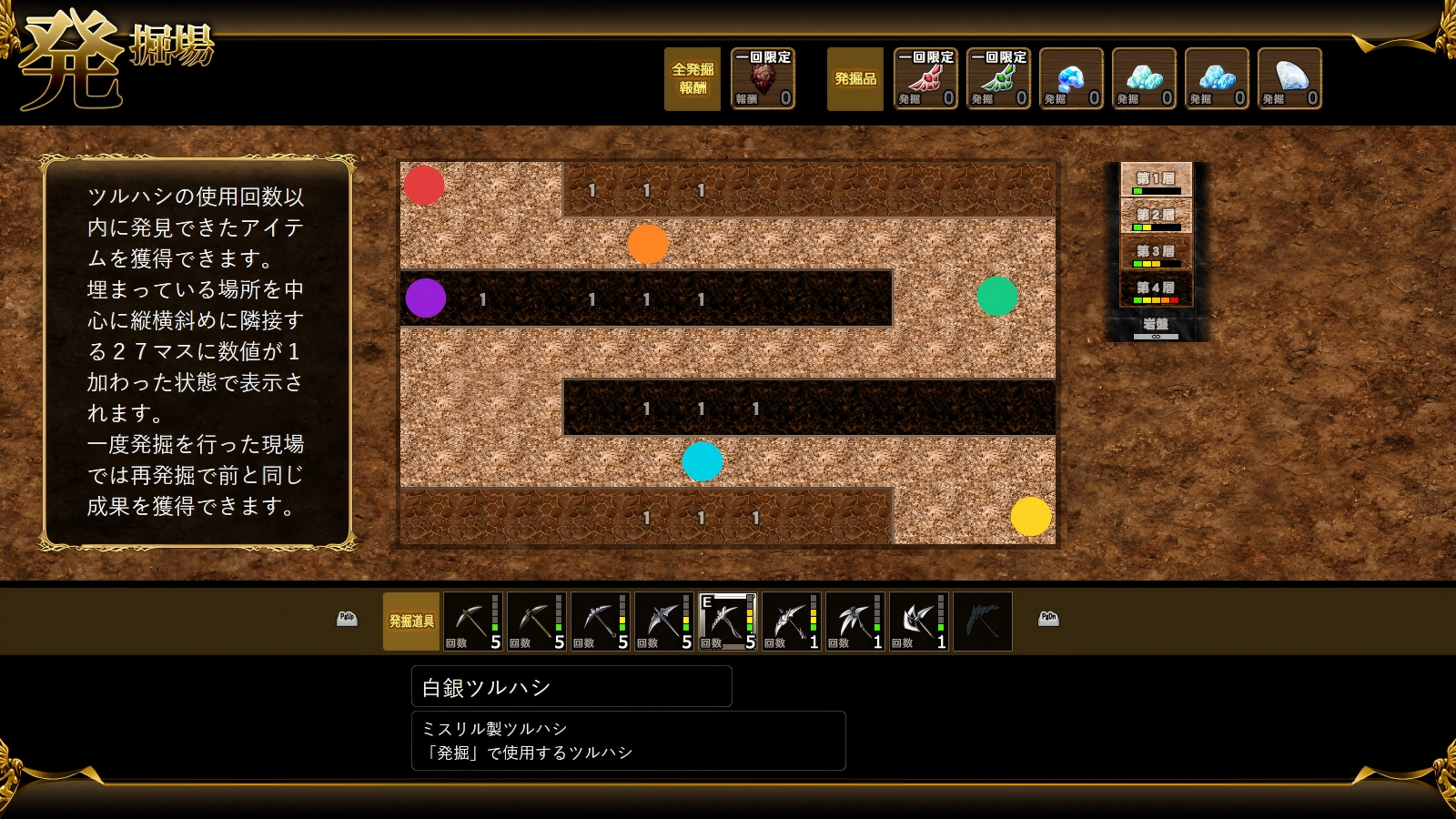Select the blue ore excavation item
Image resolution: width=1456 pixels, height=819 pixels.
pos(1071,79)
